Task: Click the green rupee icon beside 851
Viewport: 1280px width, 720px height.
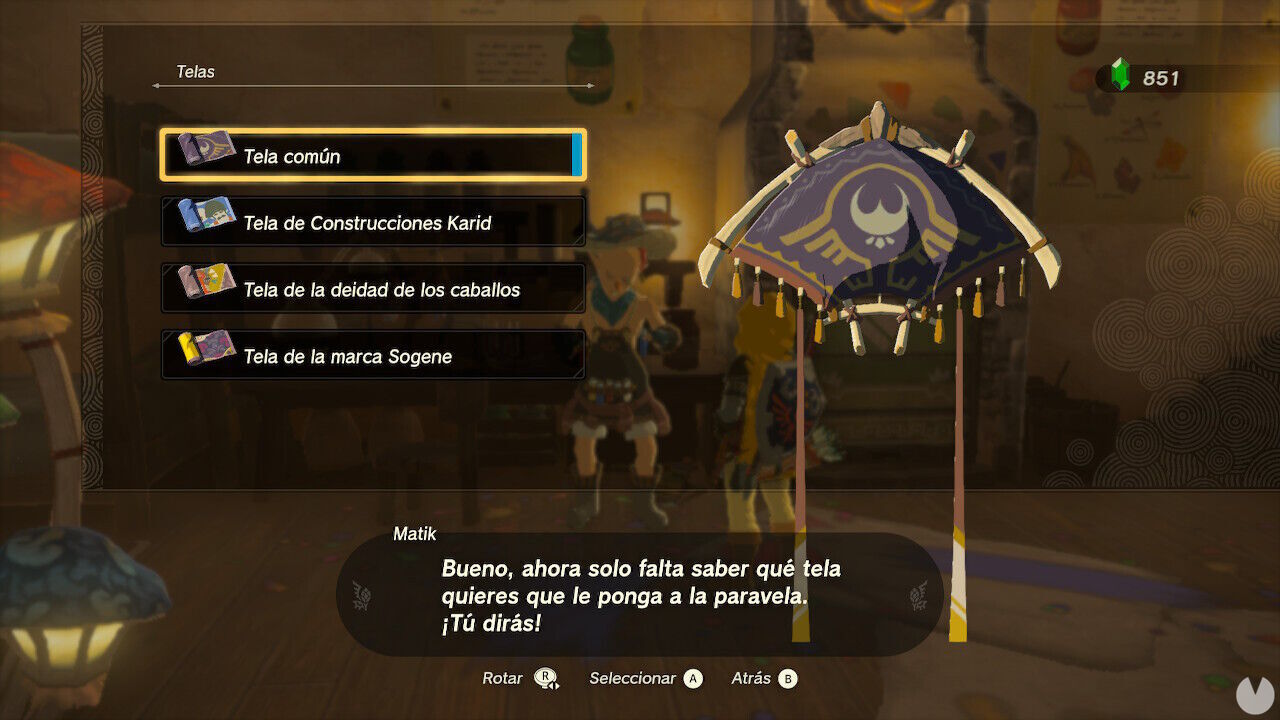Action: (1121, 73)
